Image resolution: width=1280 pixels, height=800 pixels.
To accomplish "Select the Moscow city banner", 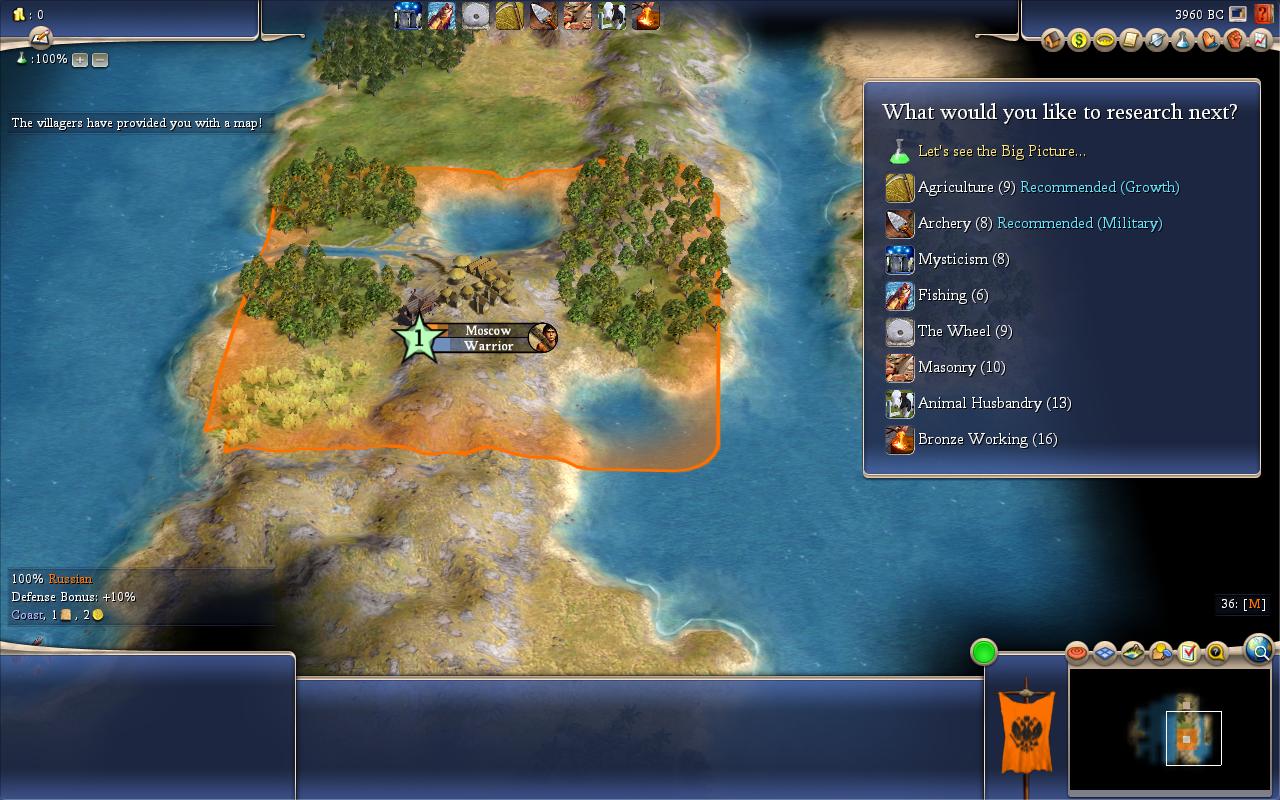I will pos(487,338).
